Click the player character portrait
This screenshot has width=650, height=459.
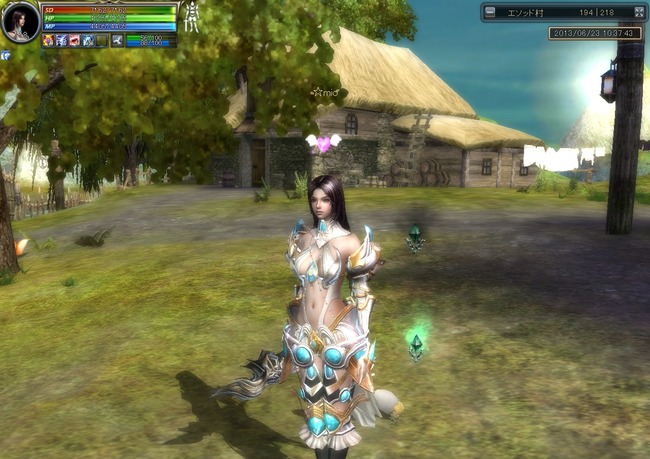[x=20, y=23]
